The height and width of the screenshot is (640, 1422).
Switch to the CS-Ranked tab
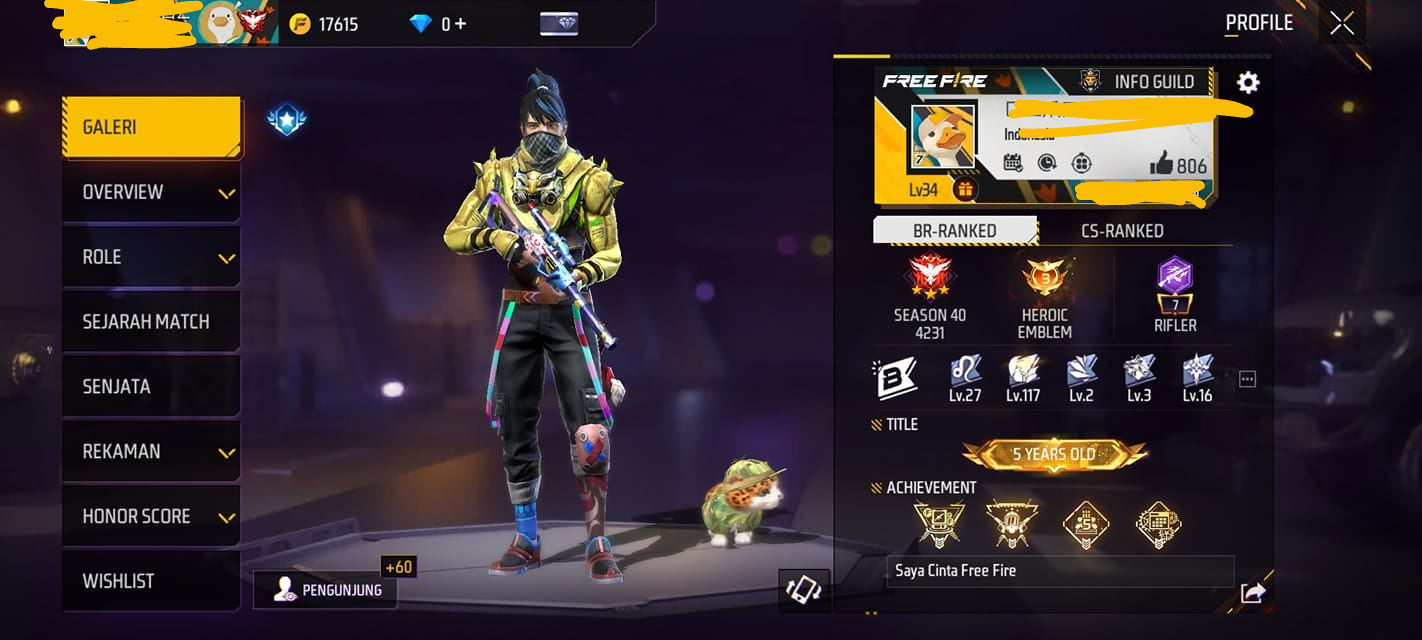[x=1122, y=231]
